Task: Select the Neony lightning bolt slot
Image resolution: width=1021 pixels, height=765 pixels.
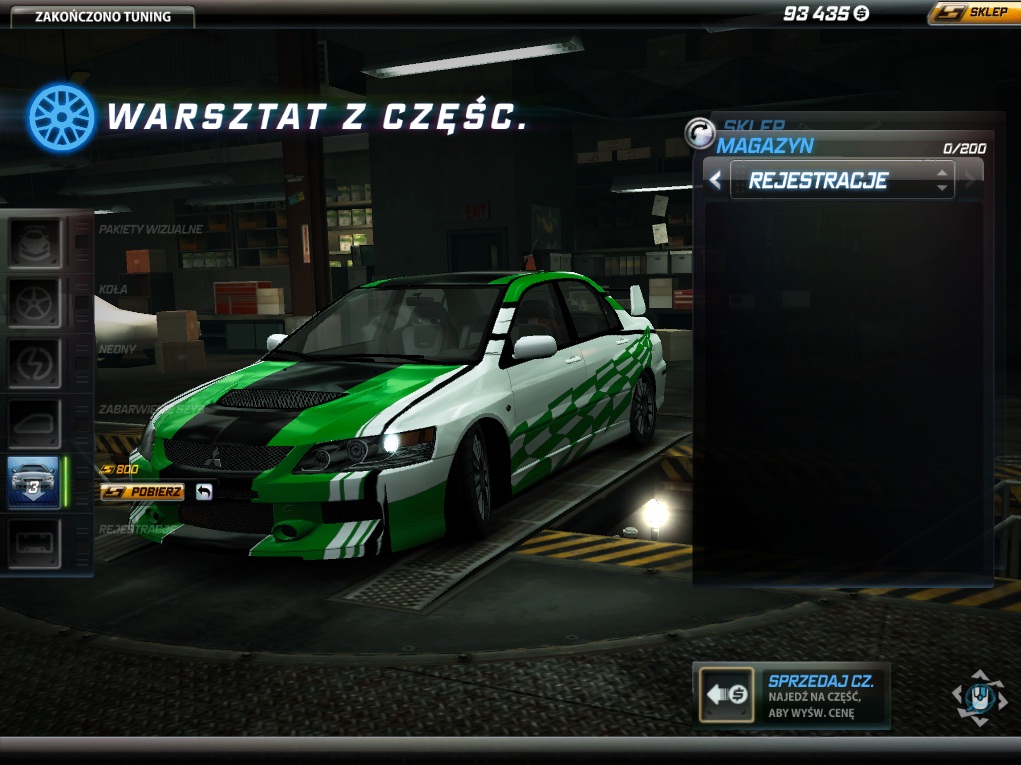Action: coord(36,362)
